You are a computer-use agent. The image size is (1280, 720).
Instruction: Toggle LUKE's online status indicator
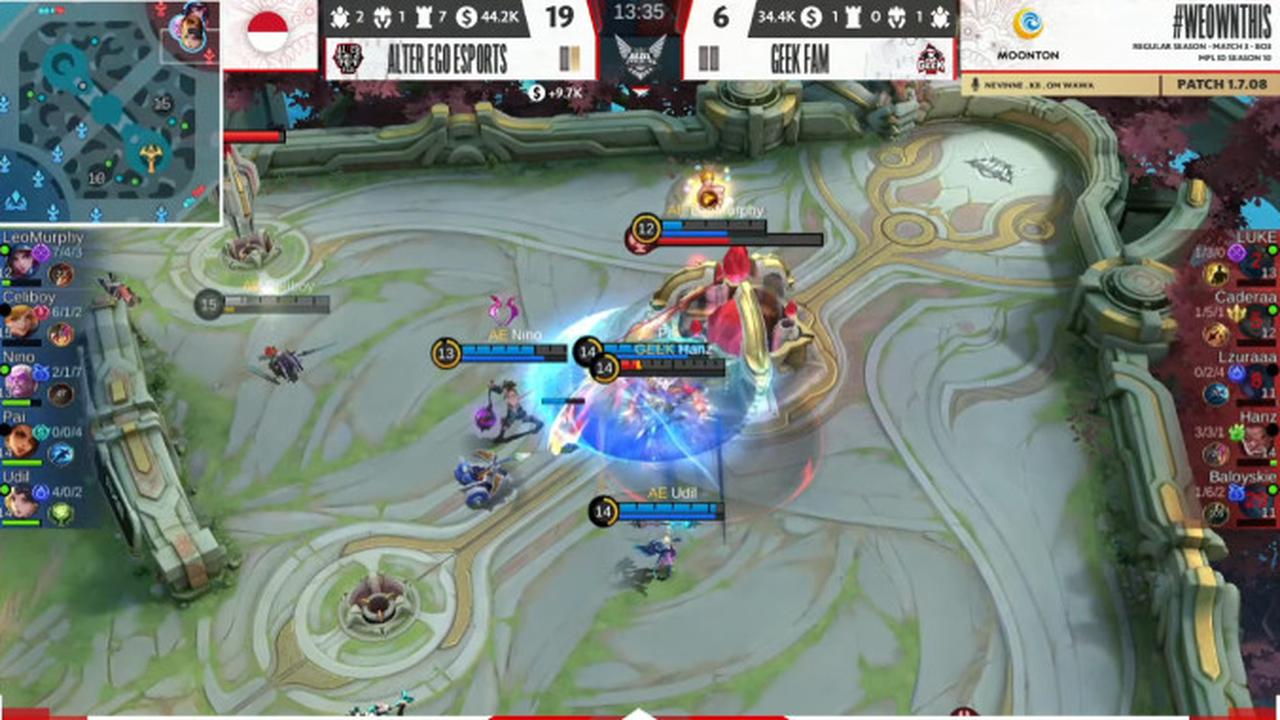1273,249
